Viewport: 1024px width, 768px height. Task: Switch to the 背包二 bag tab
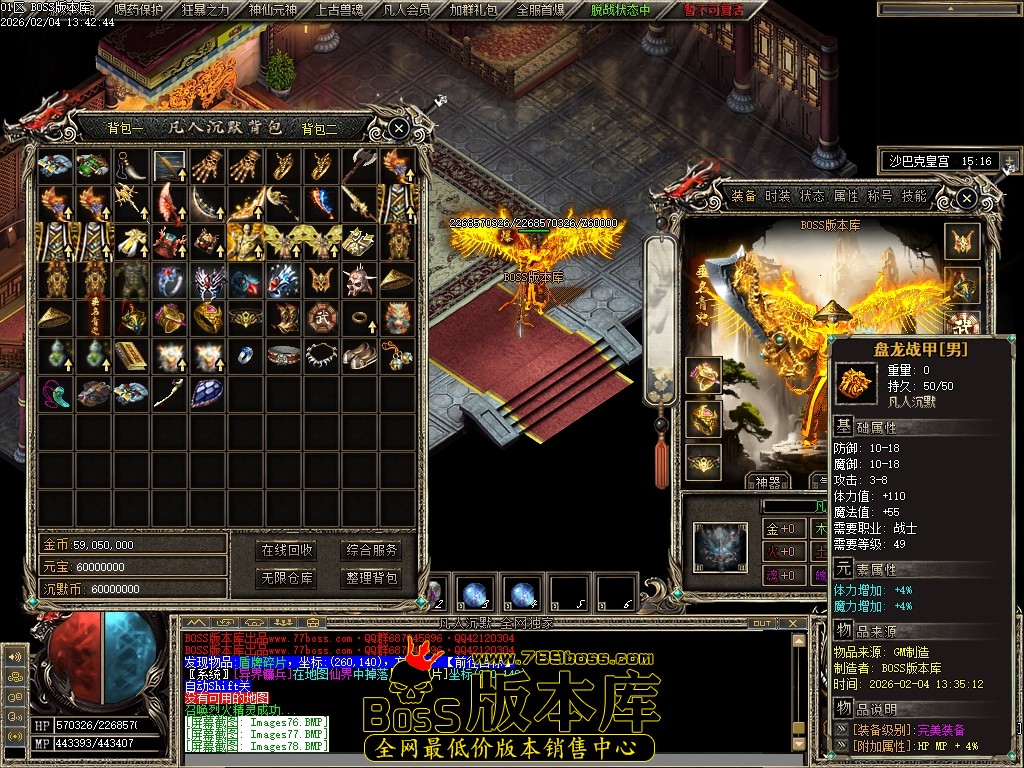320,128
